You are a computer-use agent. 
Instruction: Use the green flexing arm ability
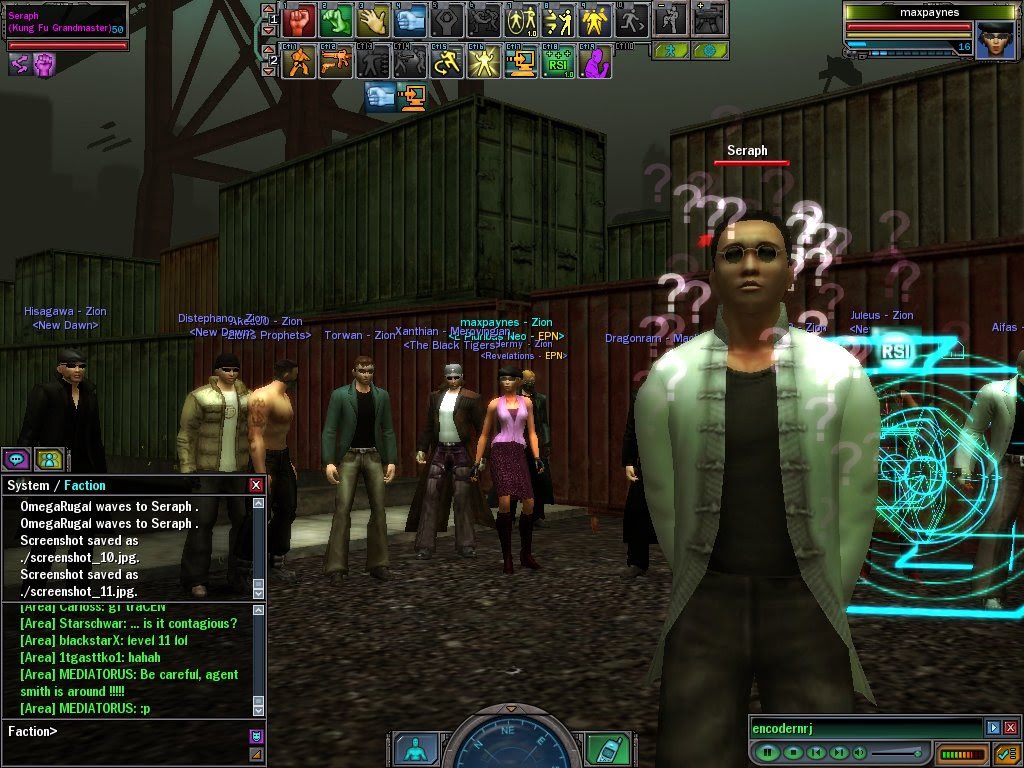tap(335, 18)
